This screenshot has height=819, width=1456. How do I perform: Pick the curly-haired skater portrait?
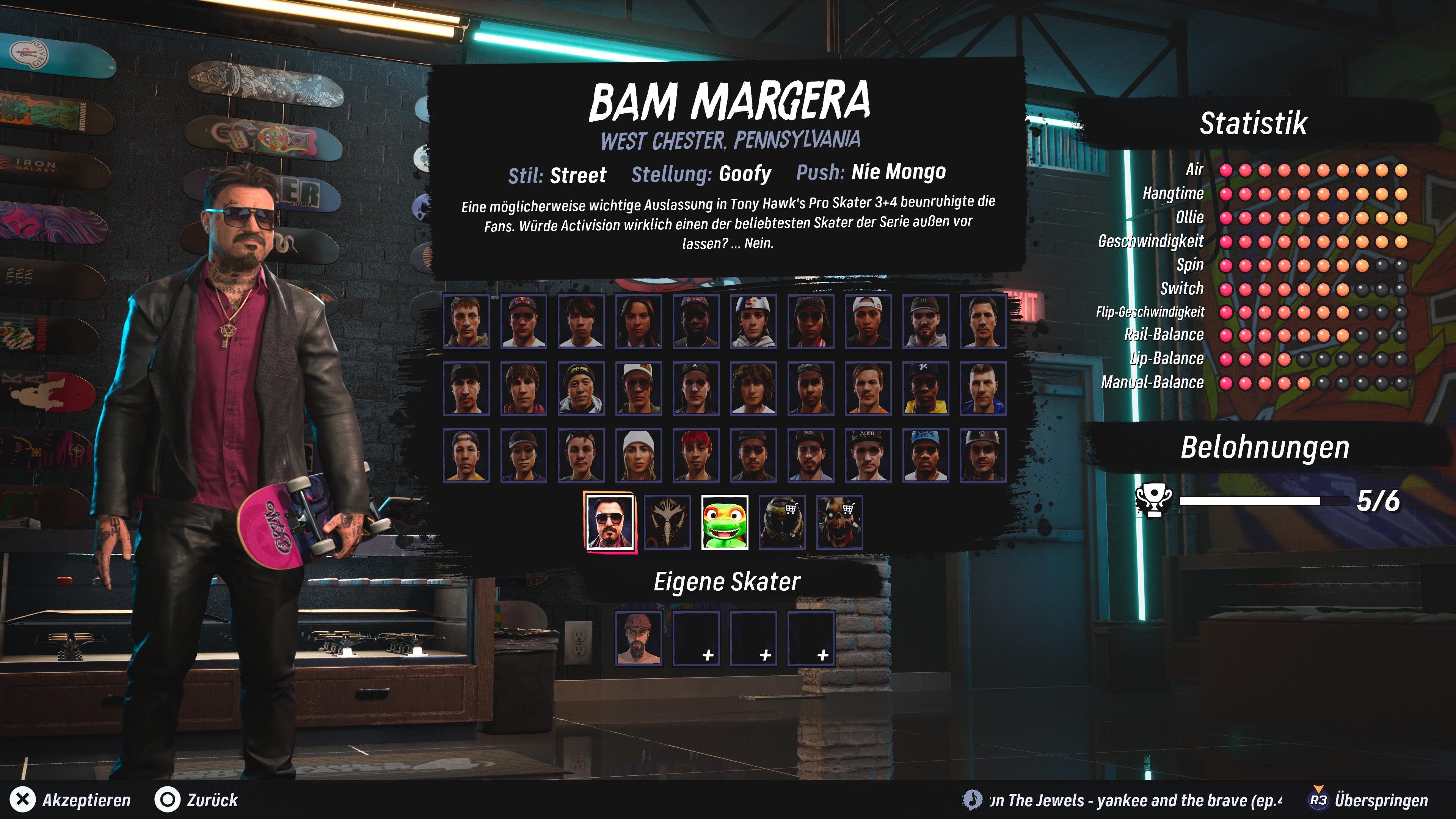click(x=753, y=388)
